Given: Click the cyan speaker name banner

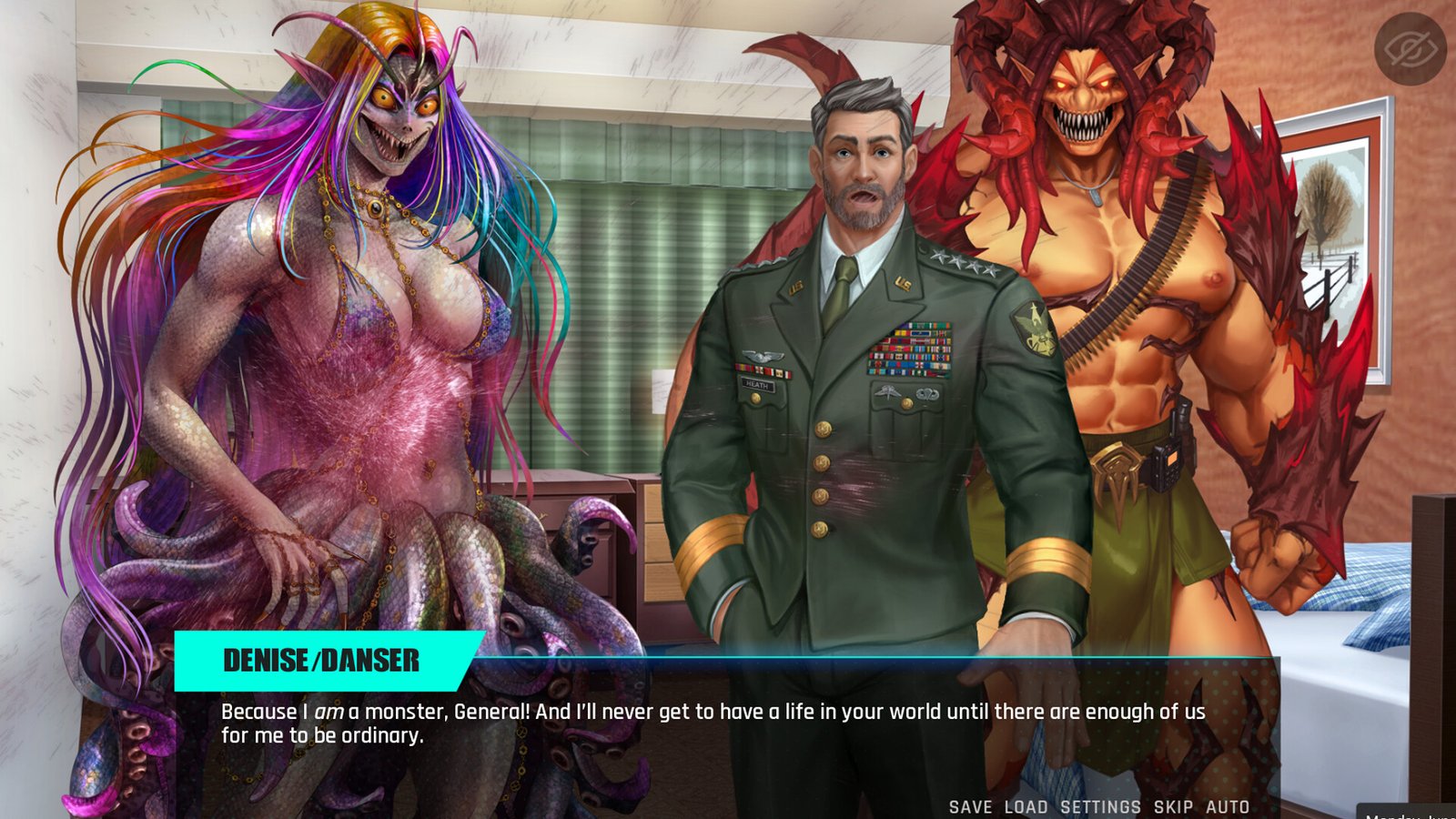Looking at the screenshot, I should (x=323, y=662).
